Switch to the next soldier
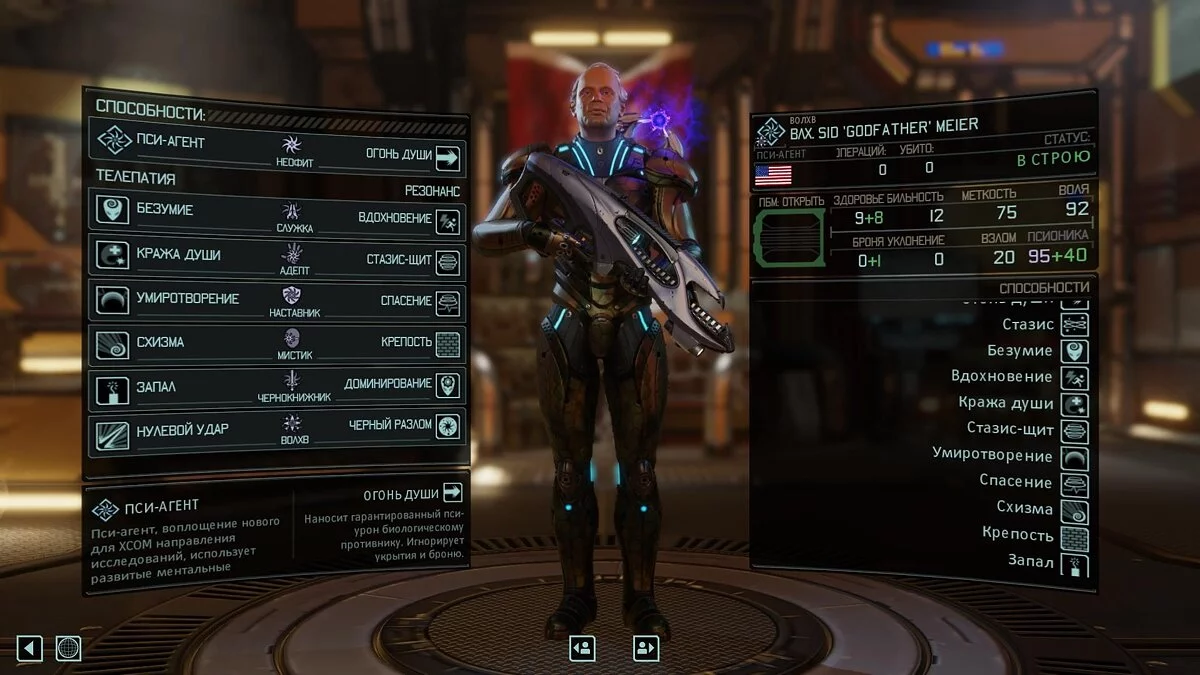This screenshot has height=675, width=1200. (x=646, y=648)
